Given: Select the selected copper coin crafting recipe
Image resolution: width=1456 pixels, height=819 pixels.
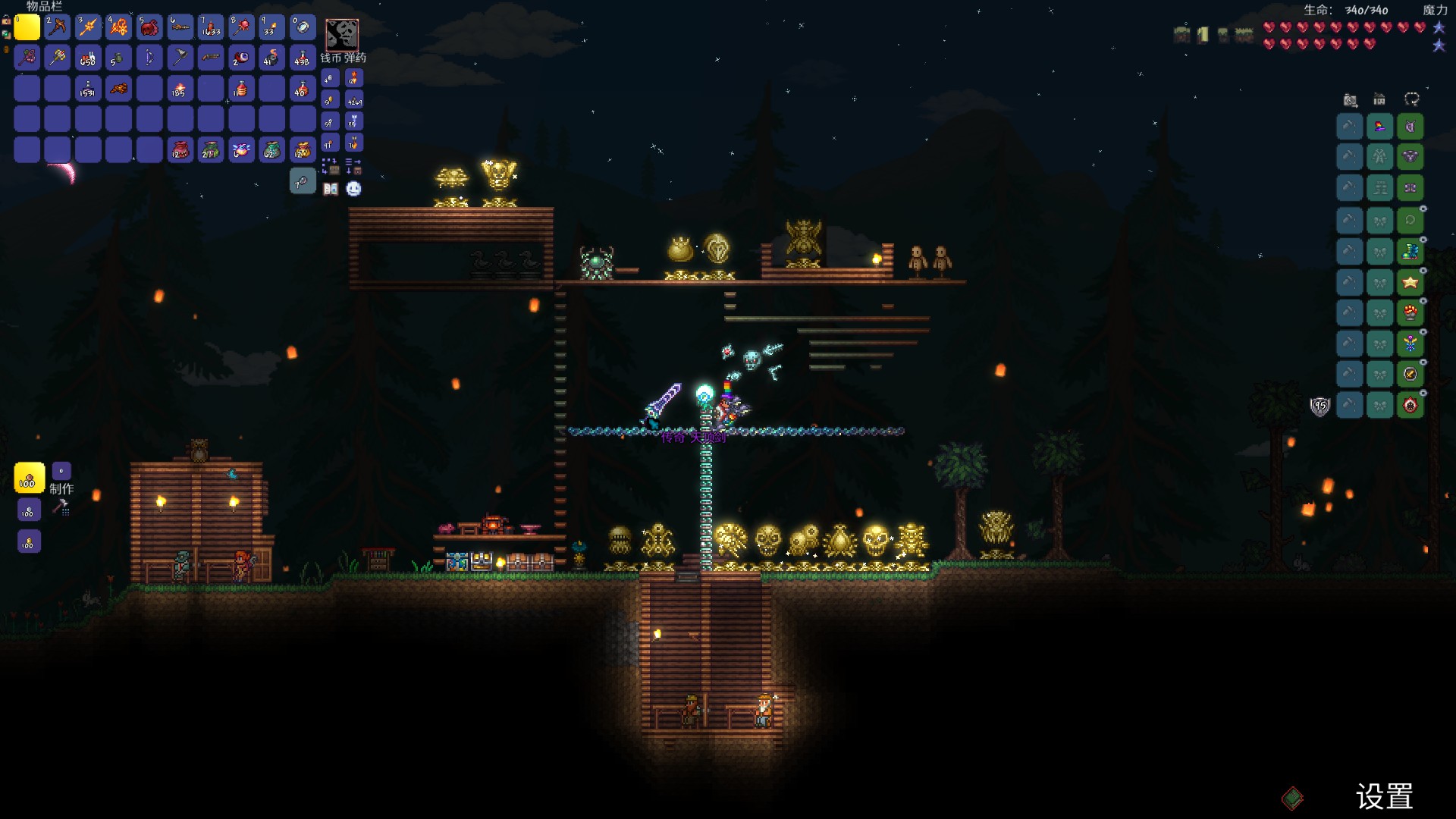Looking at the screenshot, I should point(29,479).
